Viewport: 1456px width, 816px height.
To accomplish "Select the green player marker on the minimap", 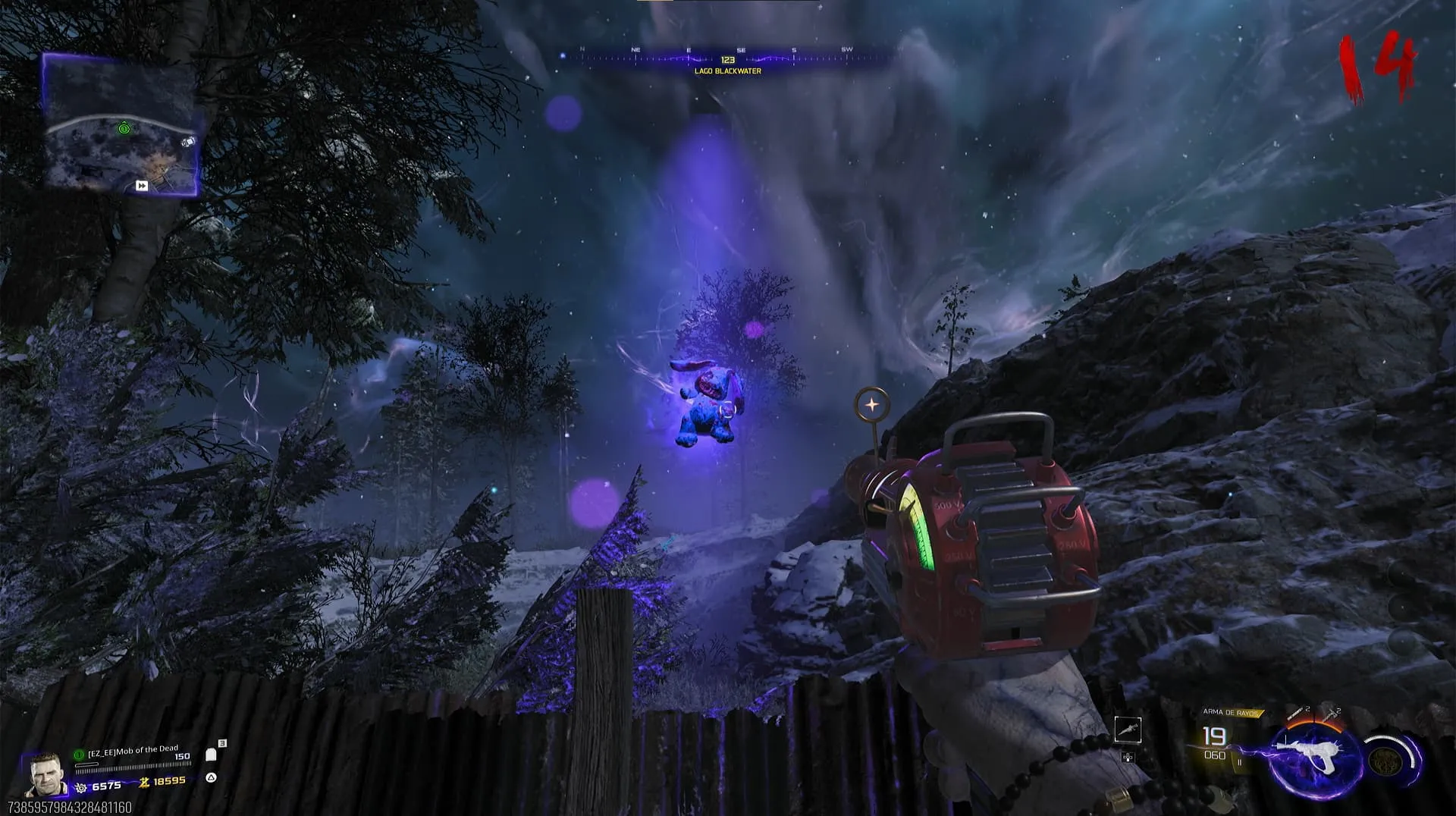I will click(124, 129).
